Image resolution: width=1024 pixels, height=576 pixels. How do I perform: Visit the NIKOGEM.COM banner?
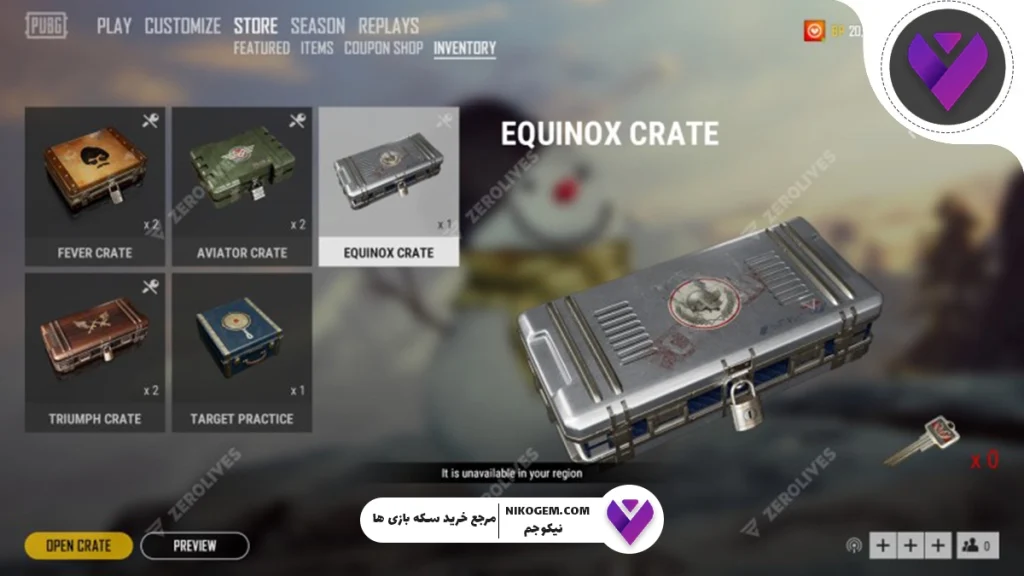[512, 520]
